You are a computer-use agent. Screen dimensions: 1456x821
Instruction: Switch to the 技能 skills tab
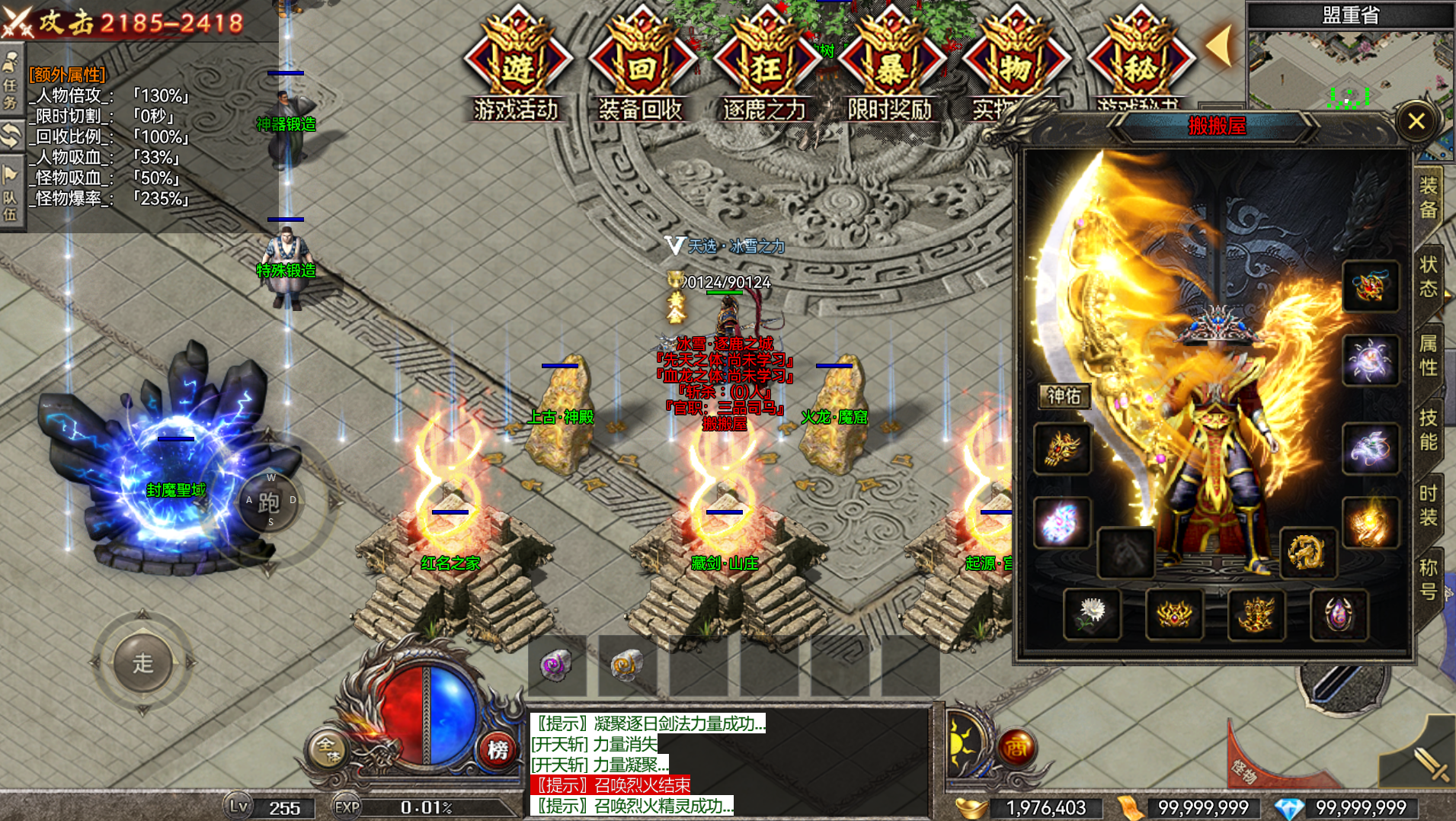(1429, 430)
